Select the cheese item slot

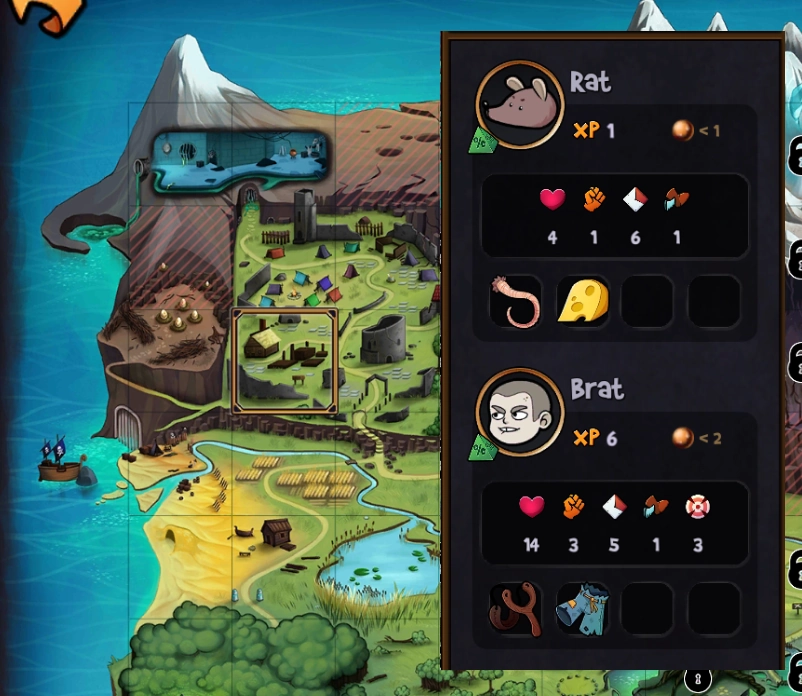[x=582, y=302]
